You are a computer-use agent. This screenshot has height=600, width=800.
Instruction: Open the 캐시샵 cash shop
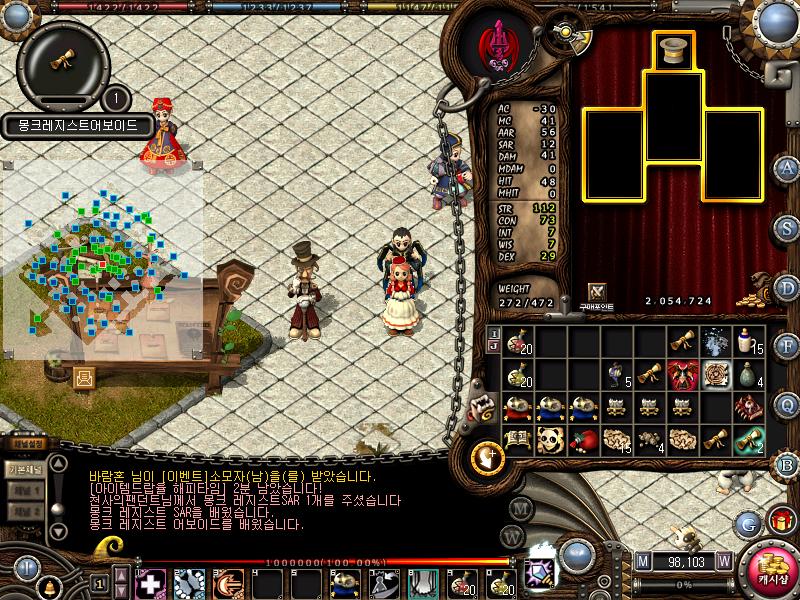coord(767,567)
